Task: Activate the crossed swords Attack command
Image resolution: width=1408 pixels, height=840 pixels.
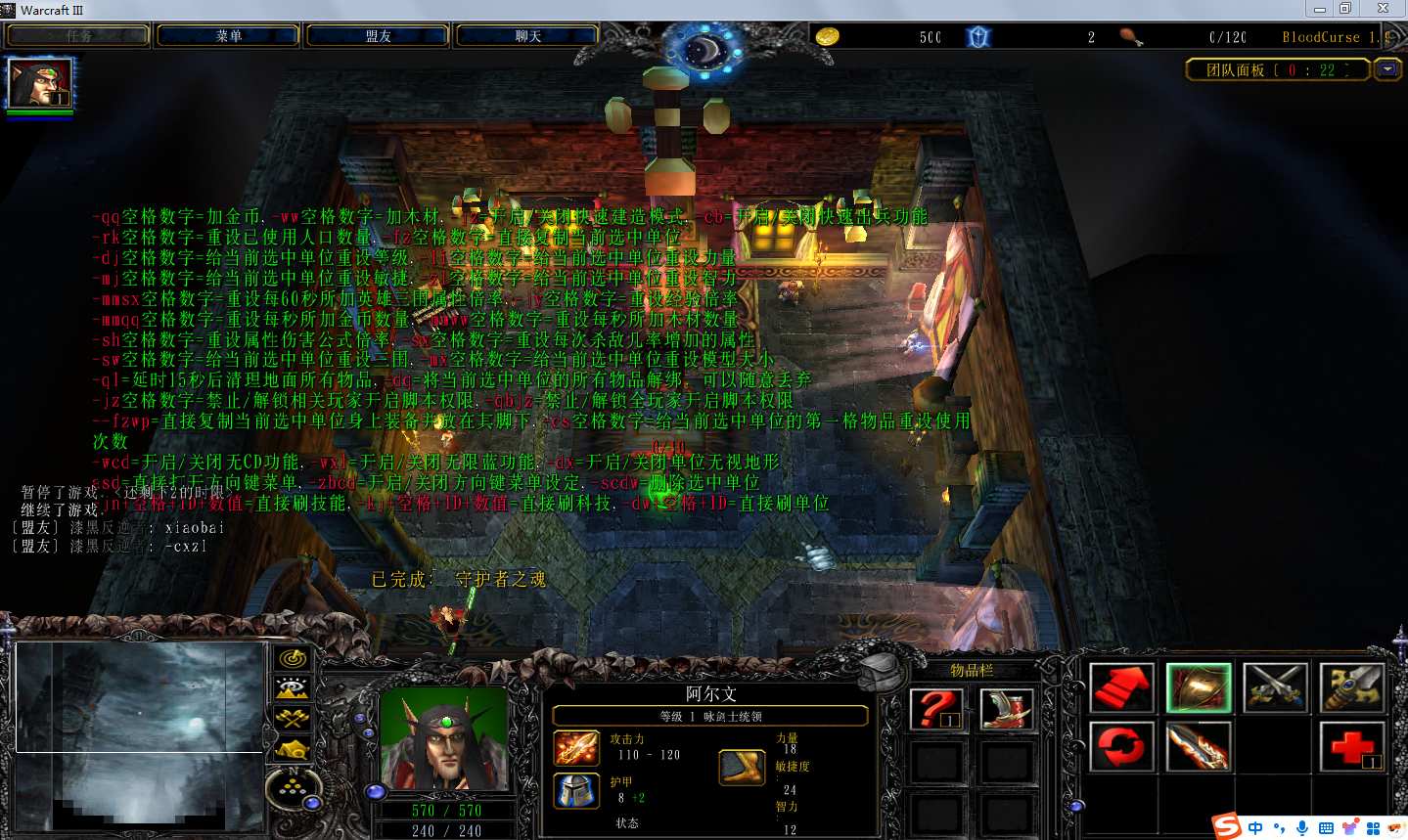Action: 1275,686
